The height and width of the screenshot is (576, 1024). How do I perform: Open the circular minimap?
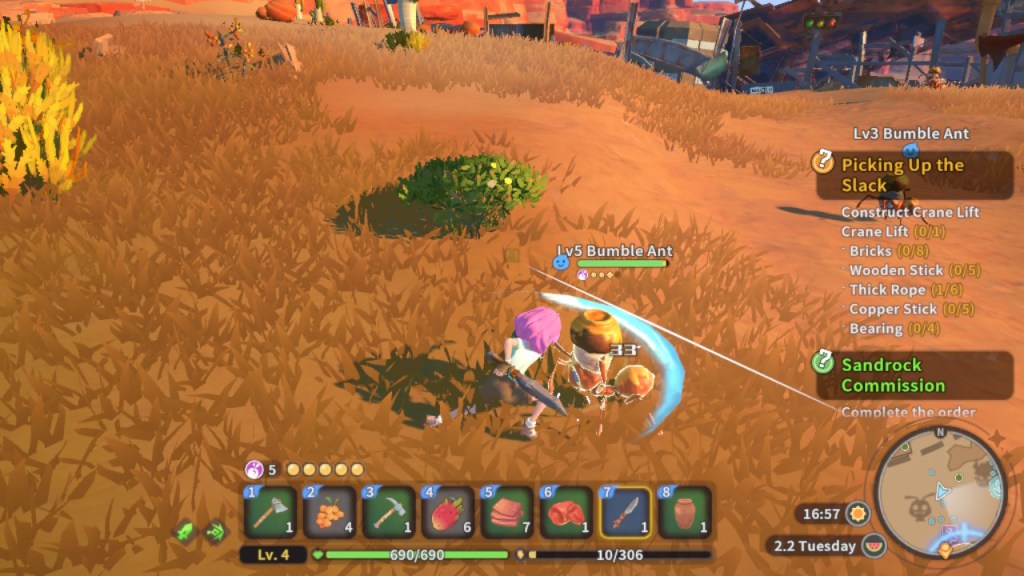(939, 491)
